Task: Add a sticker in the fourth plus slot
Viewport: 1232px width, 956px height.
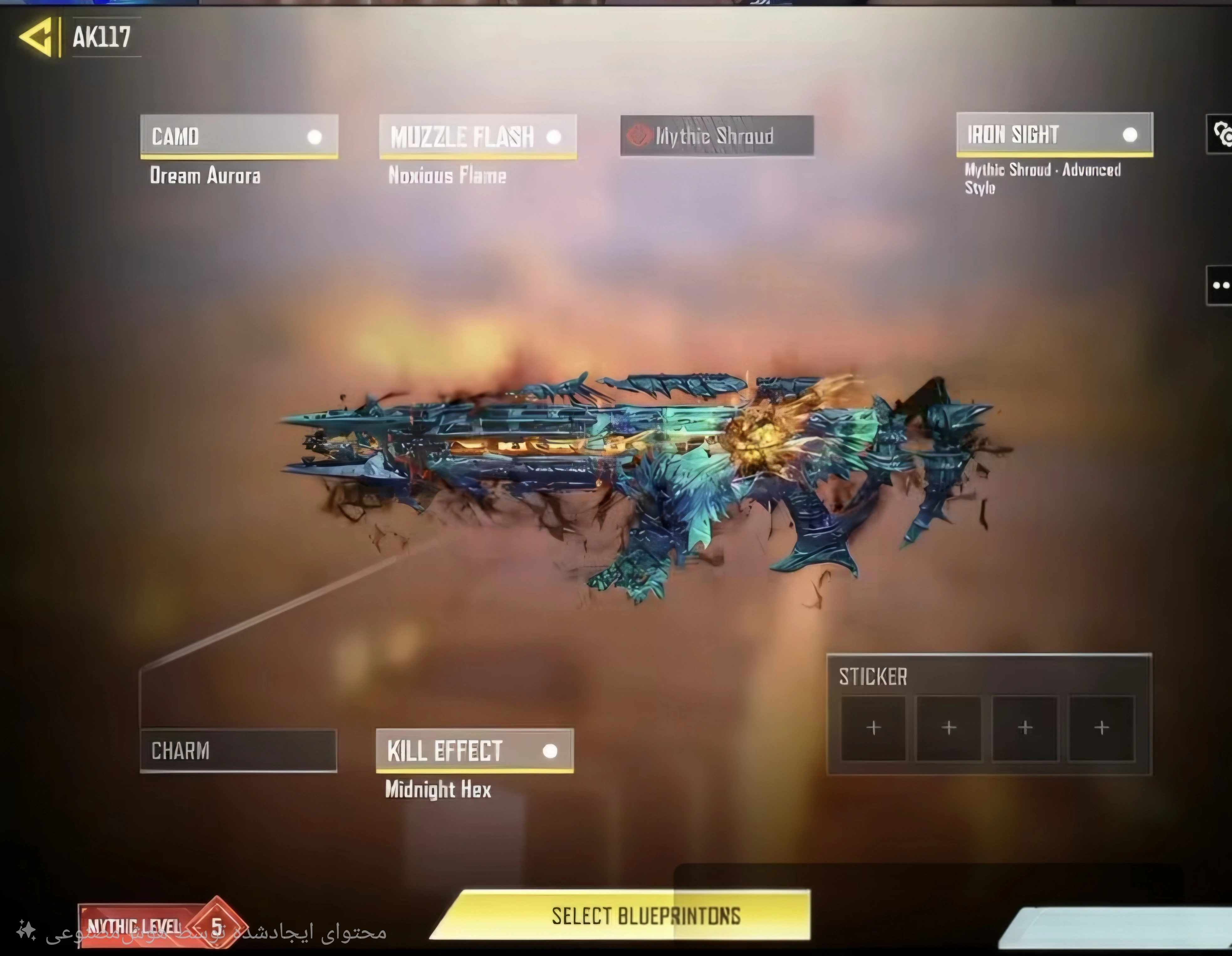Action: (x=1100, y=727)
